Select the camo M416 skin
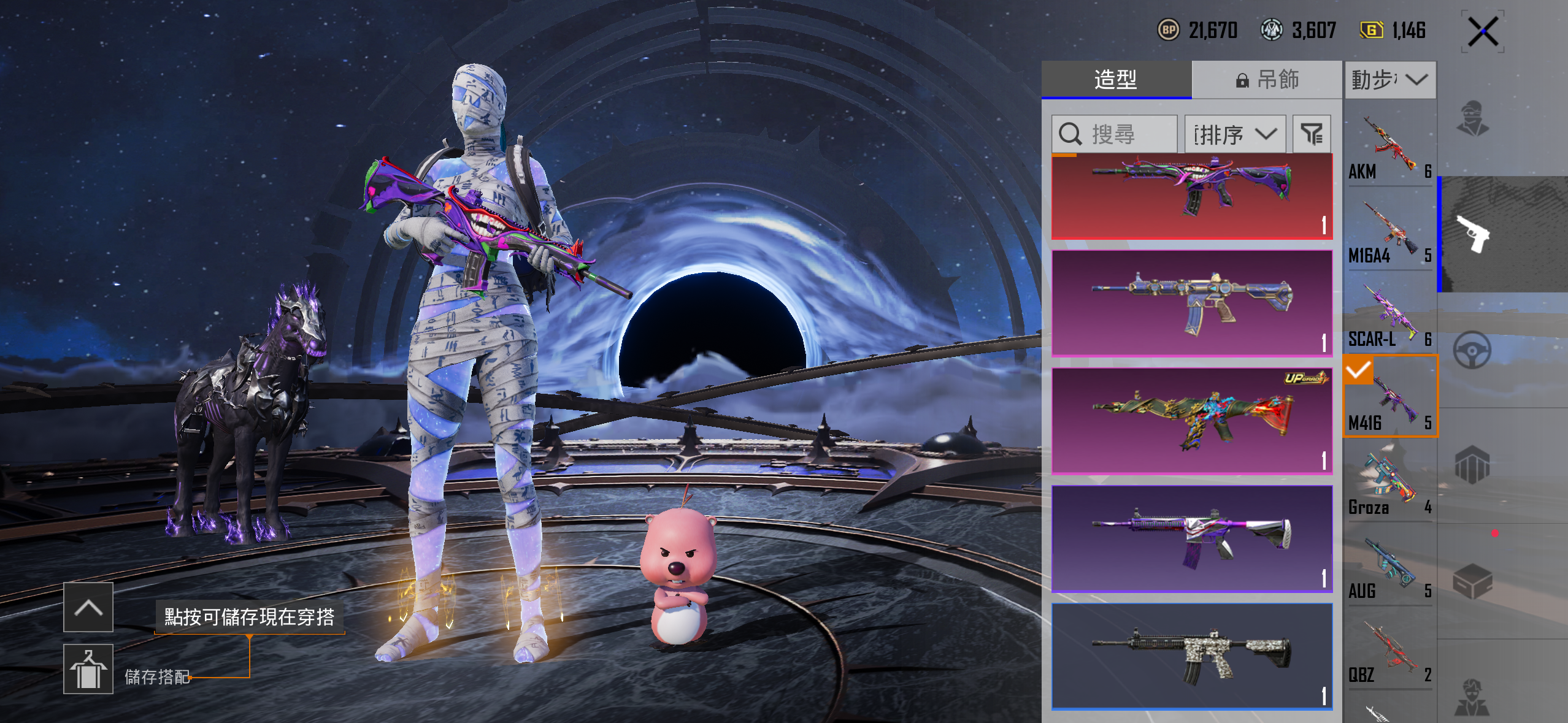1568x723 pixels. (1191, 656)
